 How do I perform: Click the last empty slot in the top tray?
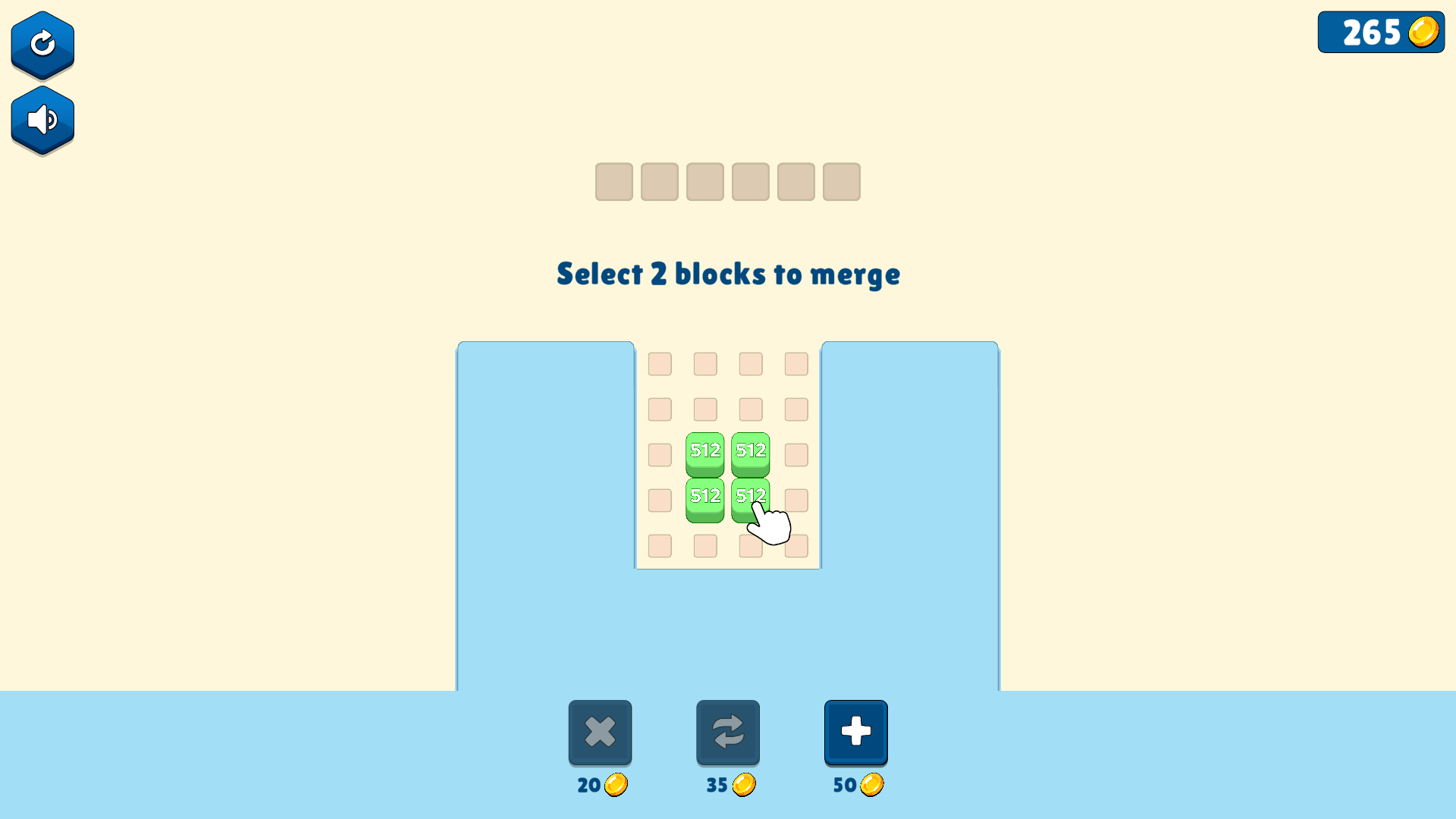pyautogui.click(x=840, y=182)
